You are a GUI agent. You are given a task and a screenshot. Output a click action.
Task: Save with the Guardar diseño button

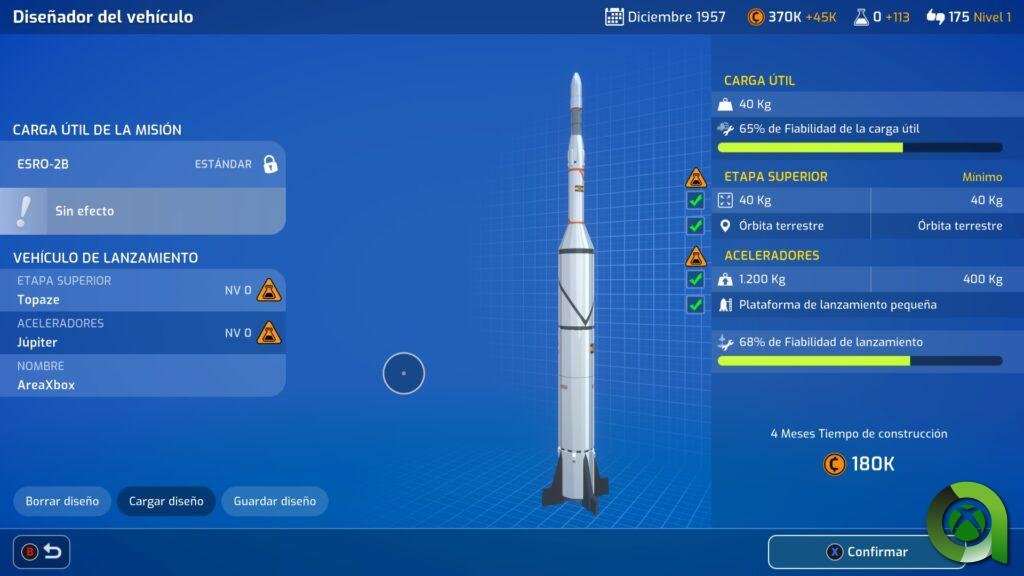(274, 501)
